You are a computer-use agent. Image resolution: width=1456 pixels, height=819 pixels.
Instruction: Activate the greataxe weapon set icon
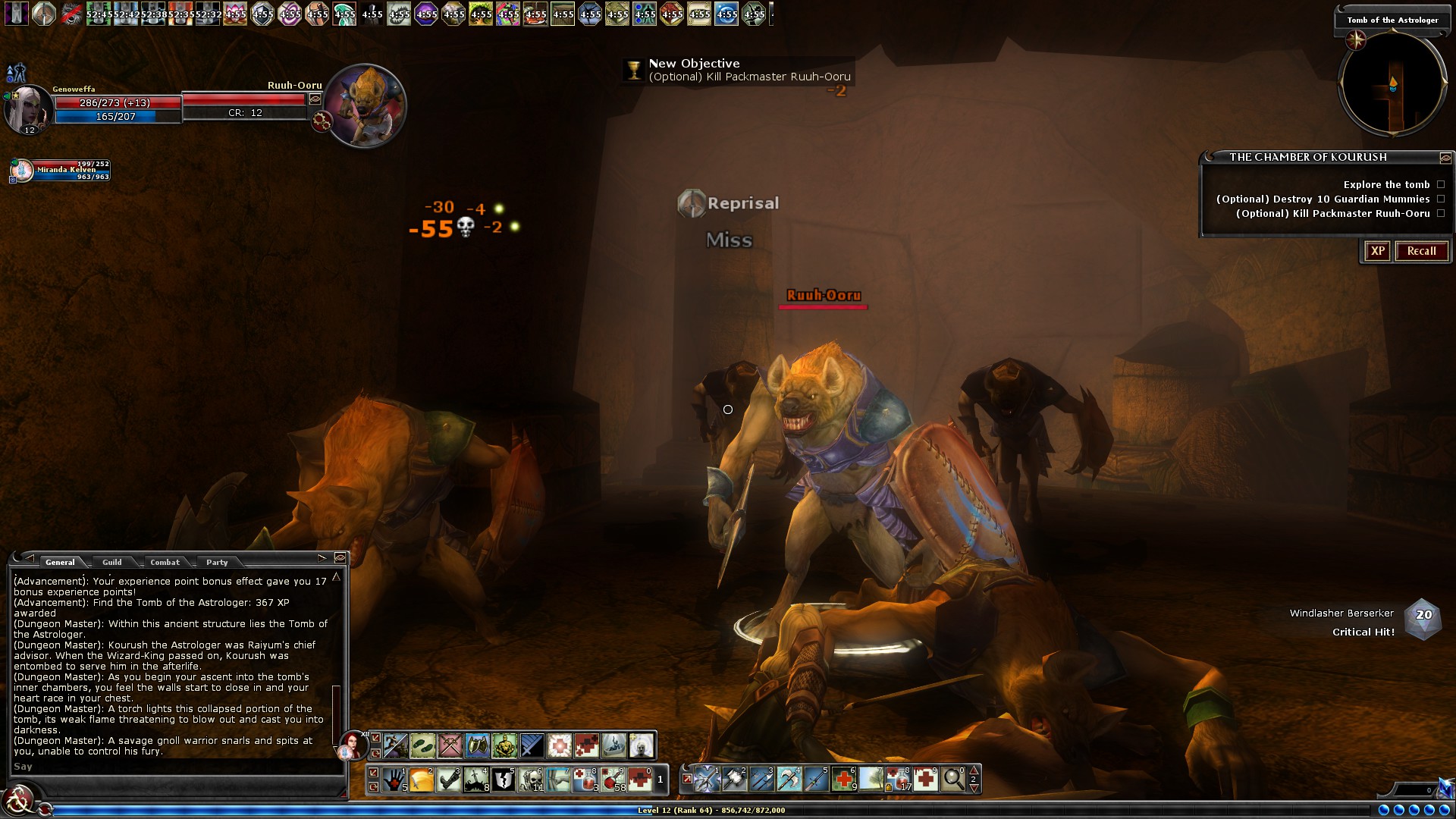789,780
